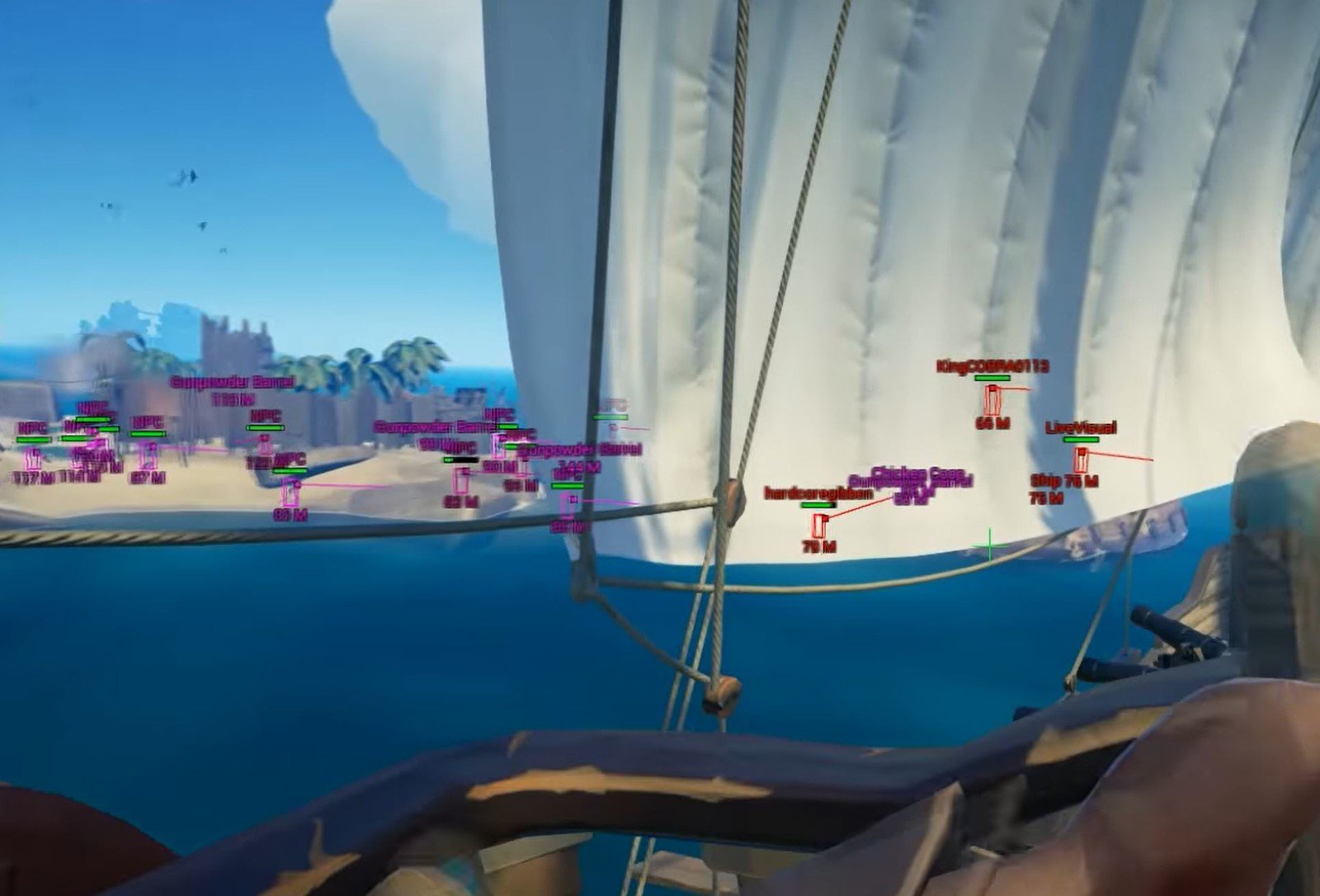Click the green crosshair near screen center
Screen dimensions: 1320x896
pyautogui.click(x=990, y=544)
